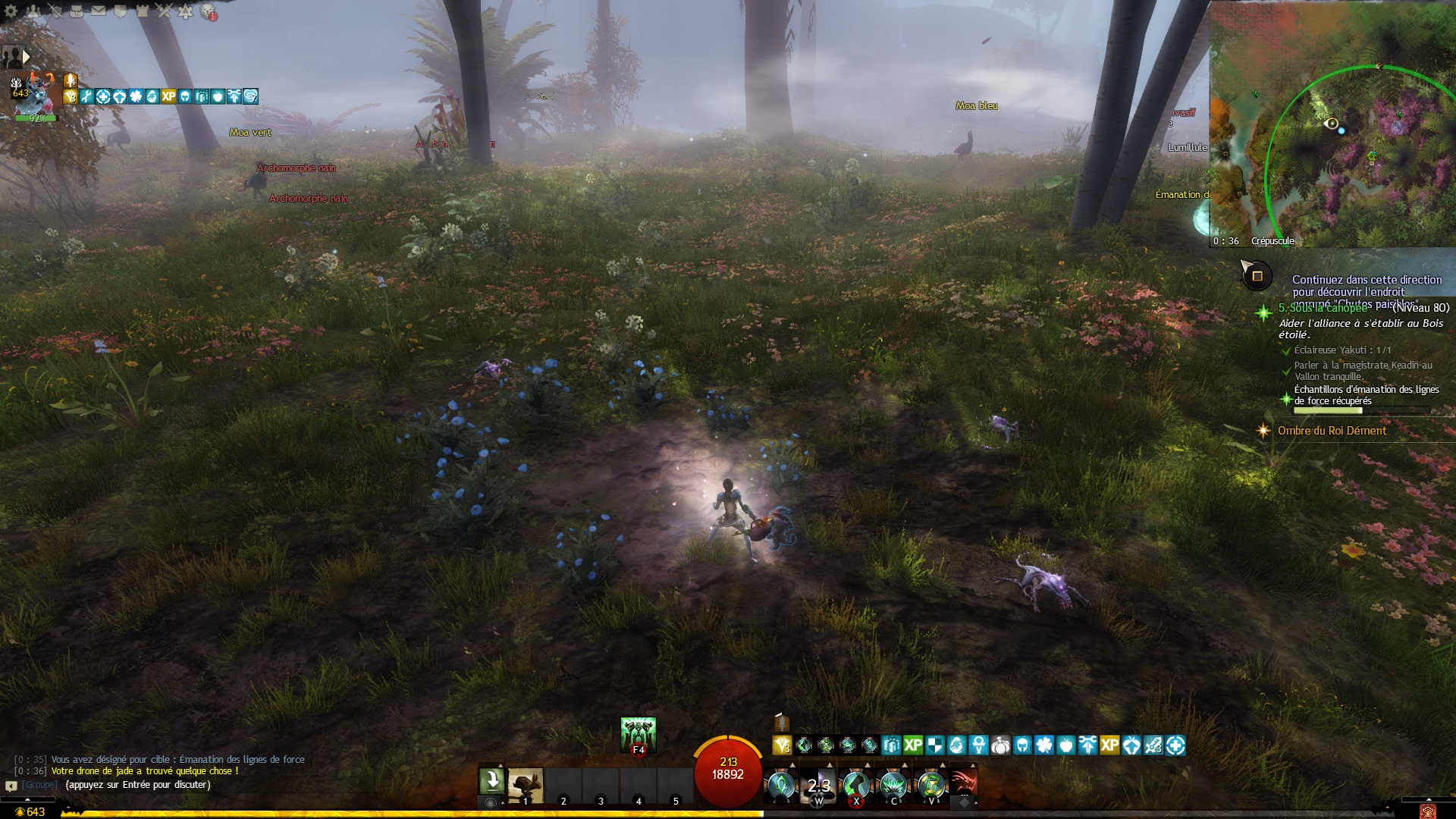1456x819 pixels.
Task: Open the inventory bag
Action: click(x=77, y=11)
